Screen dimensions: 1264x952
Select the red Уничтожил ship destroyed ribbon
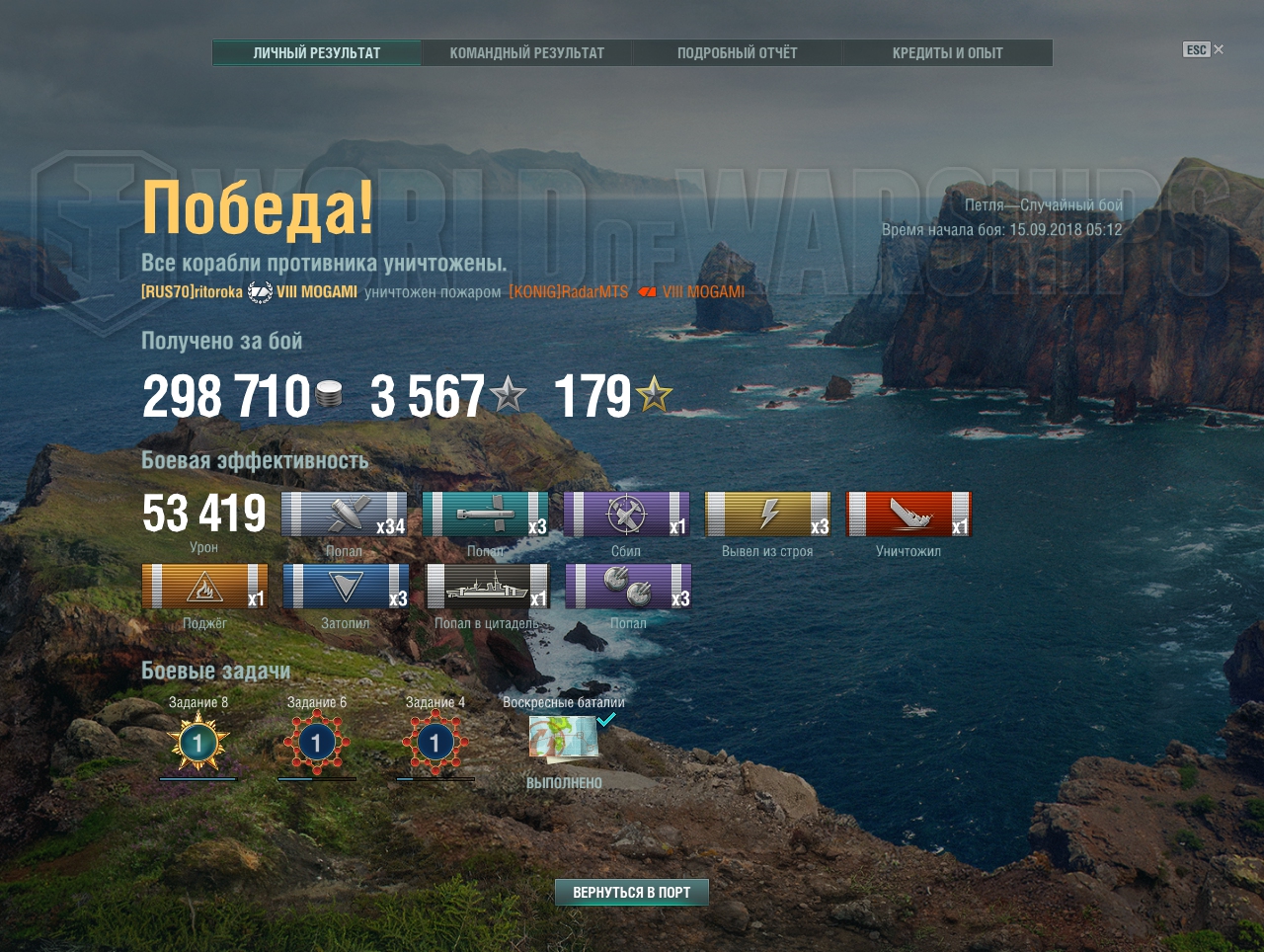pyautogui.click(x=908, y=515)
